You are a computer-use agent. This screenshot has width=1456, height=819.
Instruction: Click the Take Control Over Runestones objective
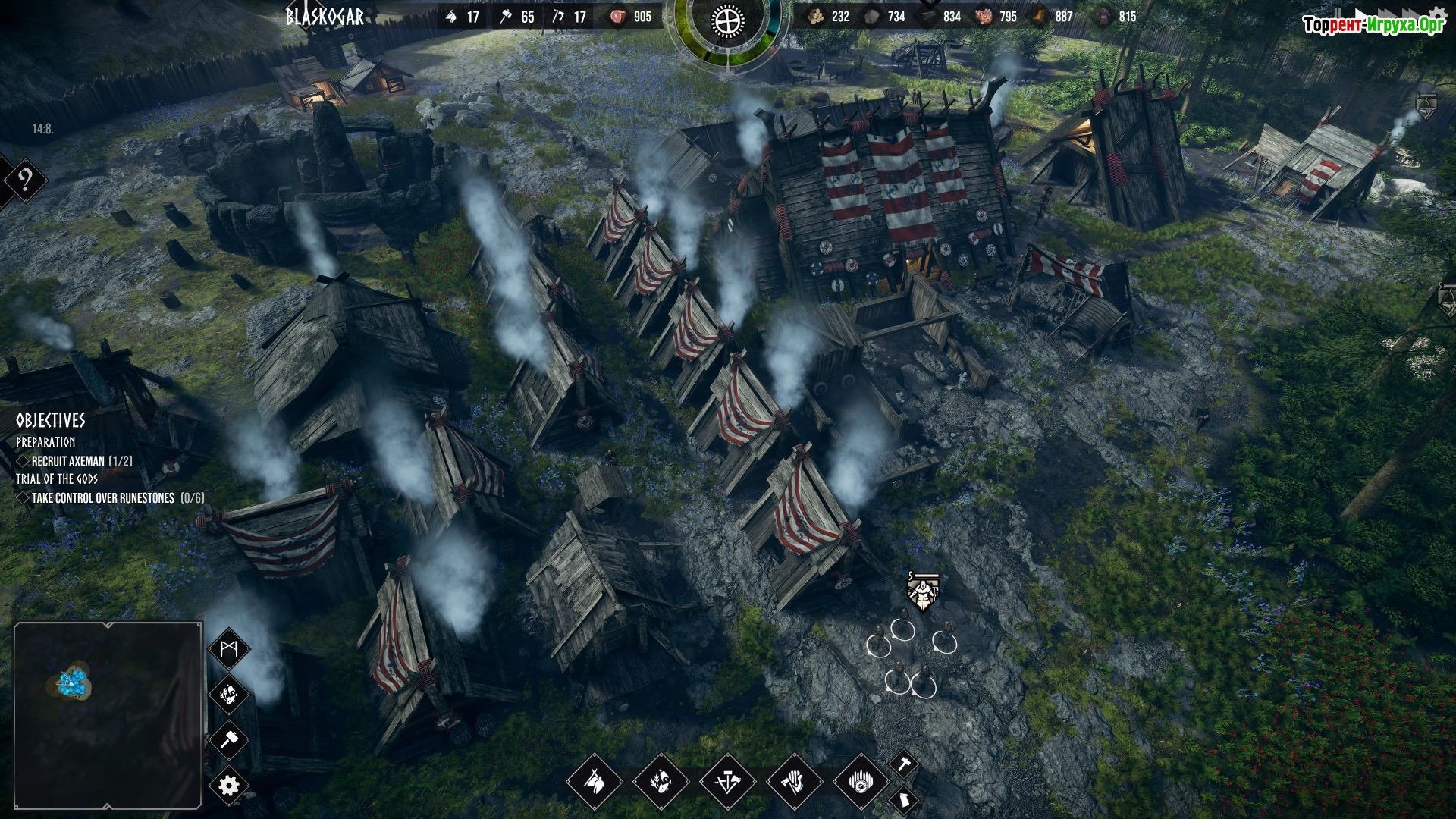pos(109,498)
